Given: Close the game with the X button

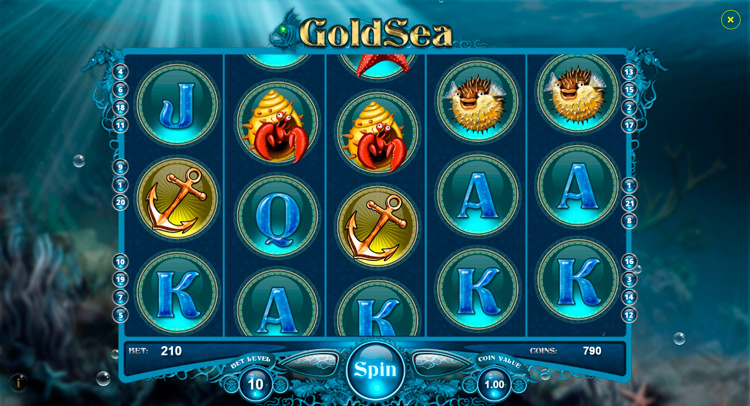Looking at the screenshot, I should [x=730, y=19].
